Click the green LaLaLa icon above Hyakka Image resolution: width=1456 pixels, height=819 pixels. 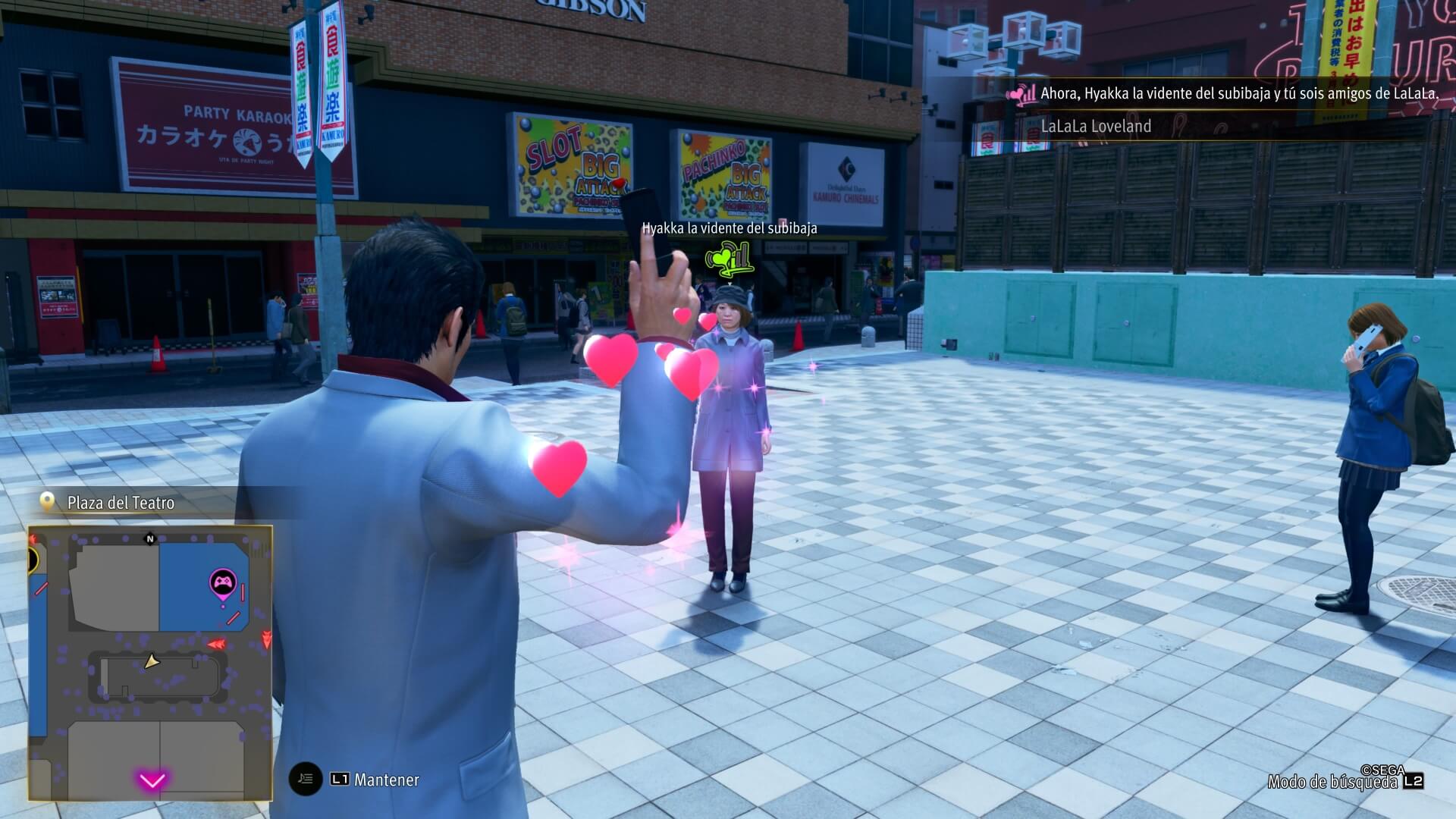729,257
